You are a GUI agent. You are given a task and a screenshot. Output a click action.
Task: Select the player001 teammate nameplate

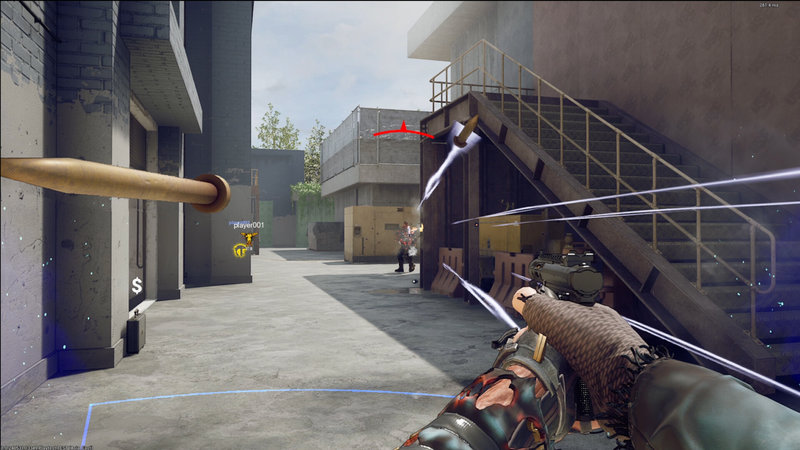[x=248, y=226]
